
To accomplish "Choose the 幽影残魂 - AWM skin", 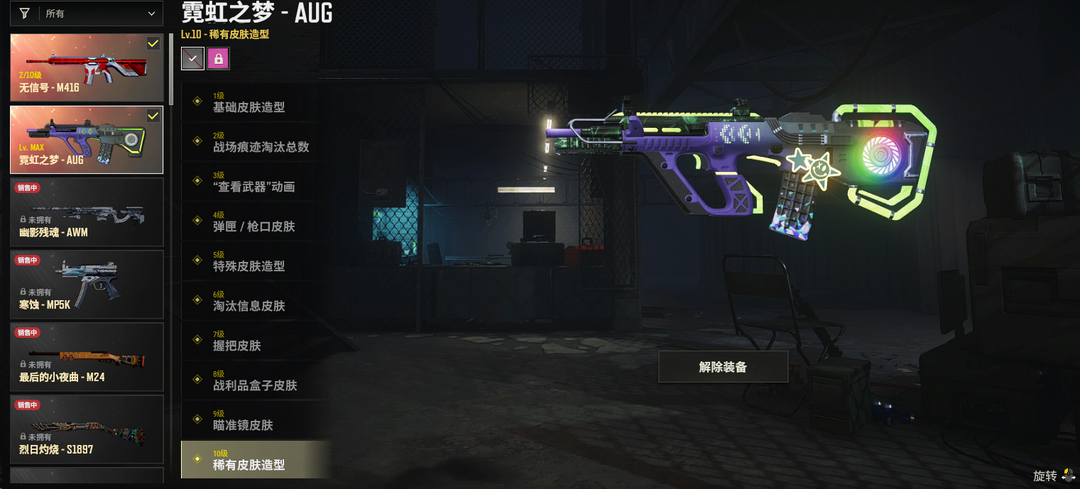I will pos(87,211).
